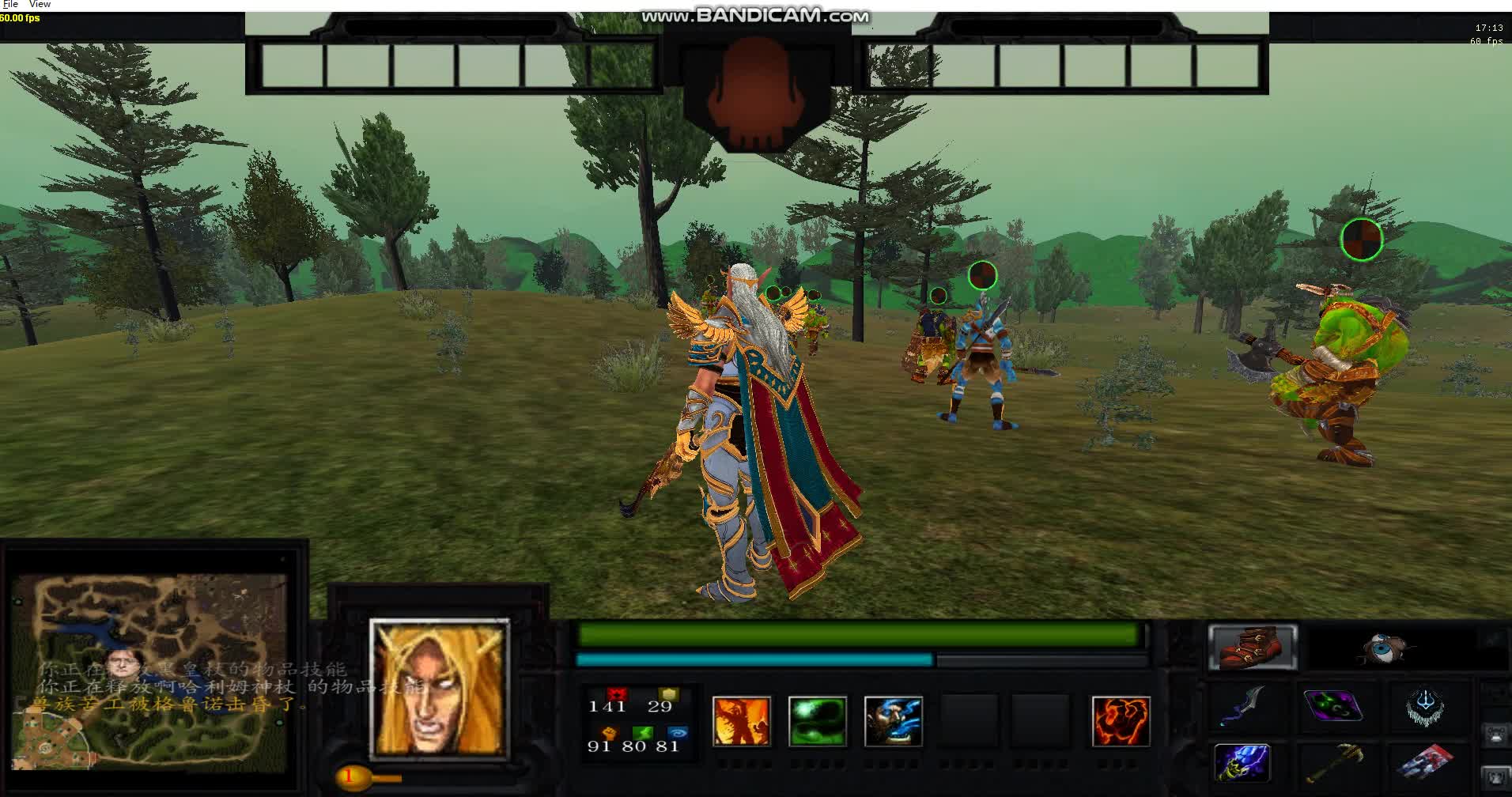Use the blue frost breath ability

[894, 720]
